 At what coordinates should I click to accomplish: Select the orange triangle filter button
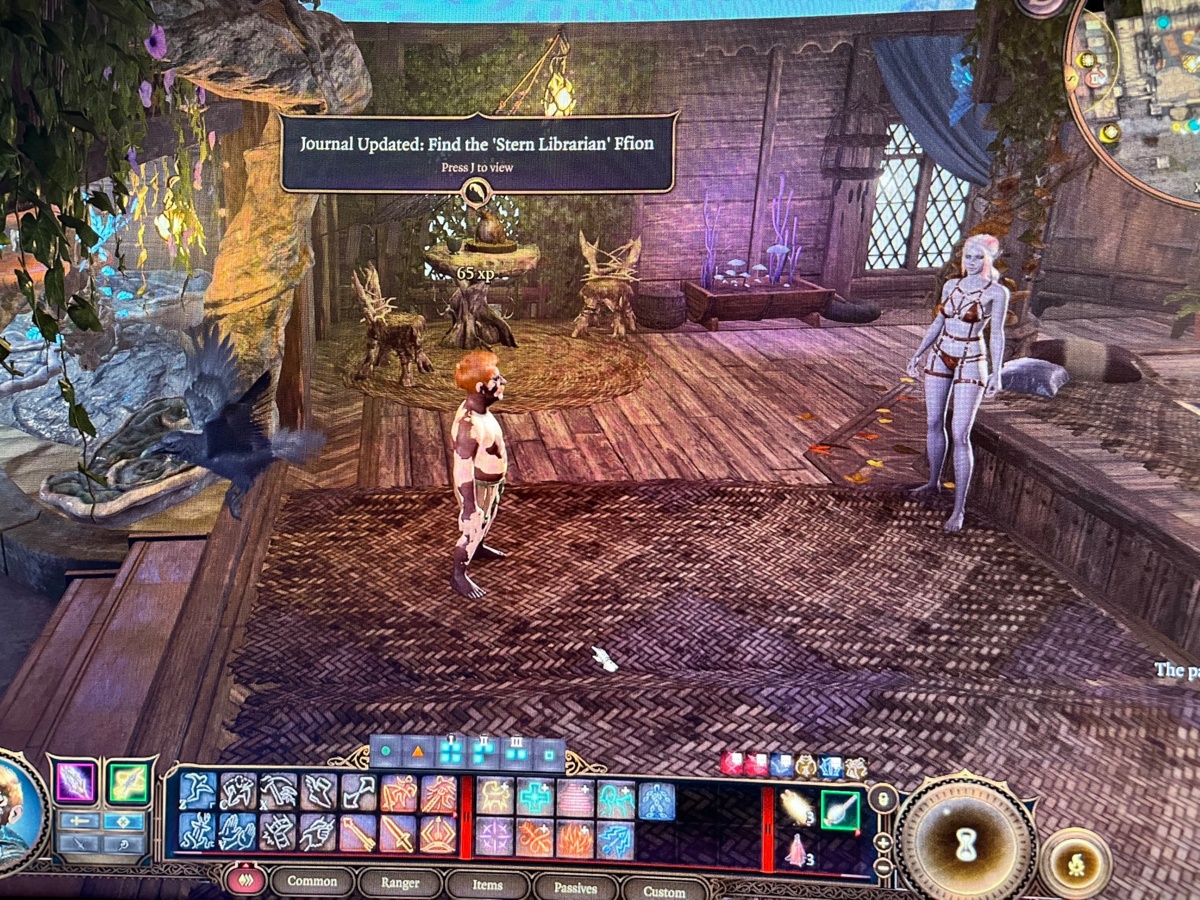click(417, 752)
